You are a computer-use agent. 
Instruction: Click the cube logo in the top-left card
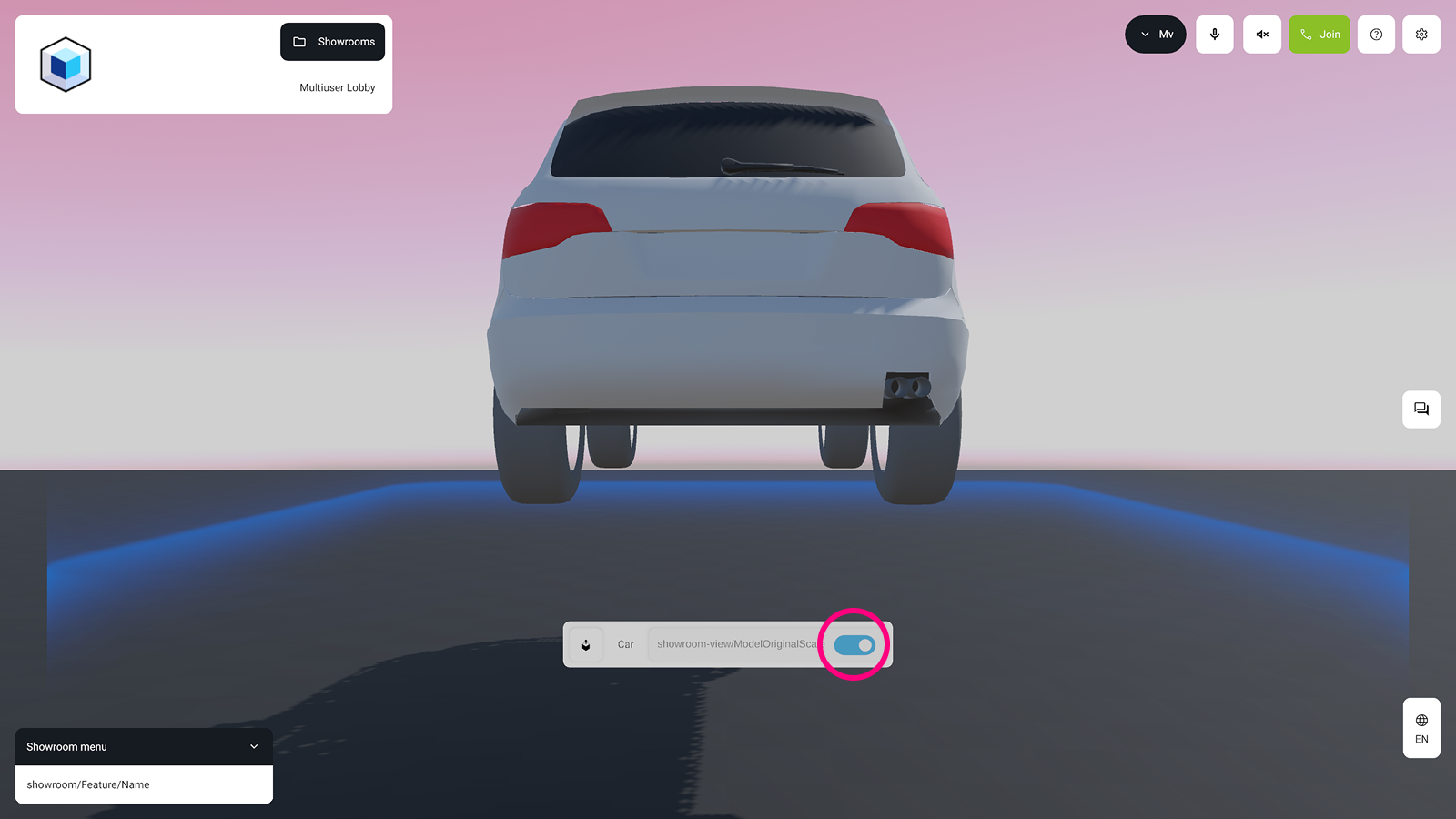[x=65, y=64]
